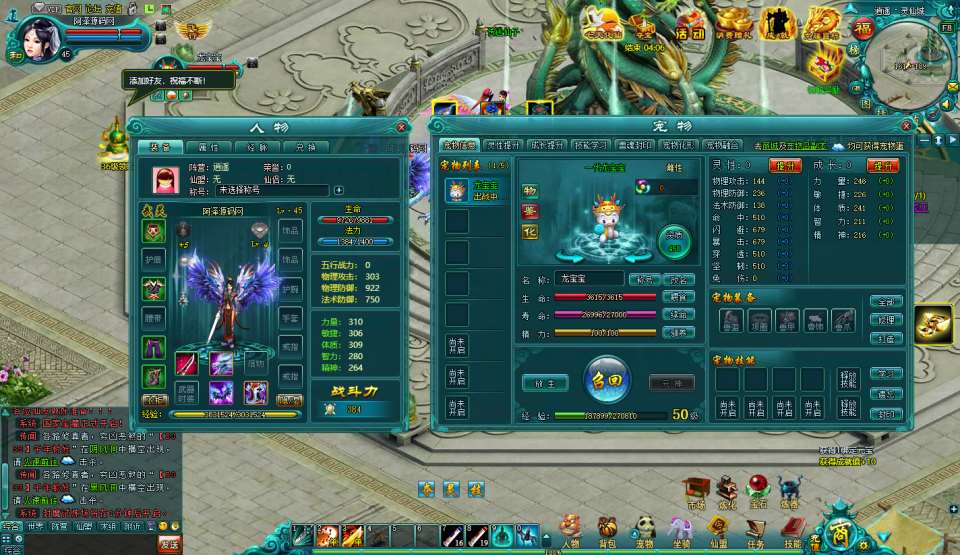Select the 兑换 exchange tab
Viewport: 960px width, 555px height.
[305, 147]
